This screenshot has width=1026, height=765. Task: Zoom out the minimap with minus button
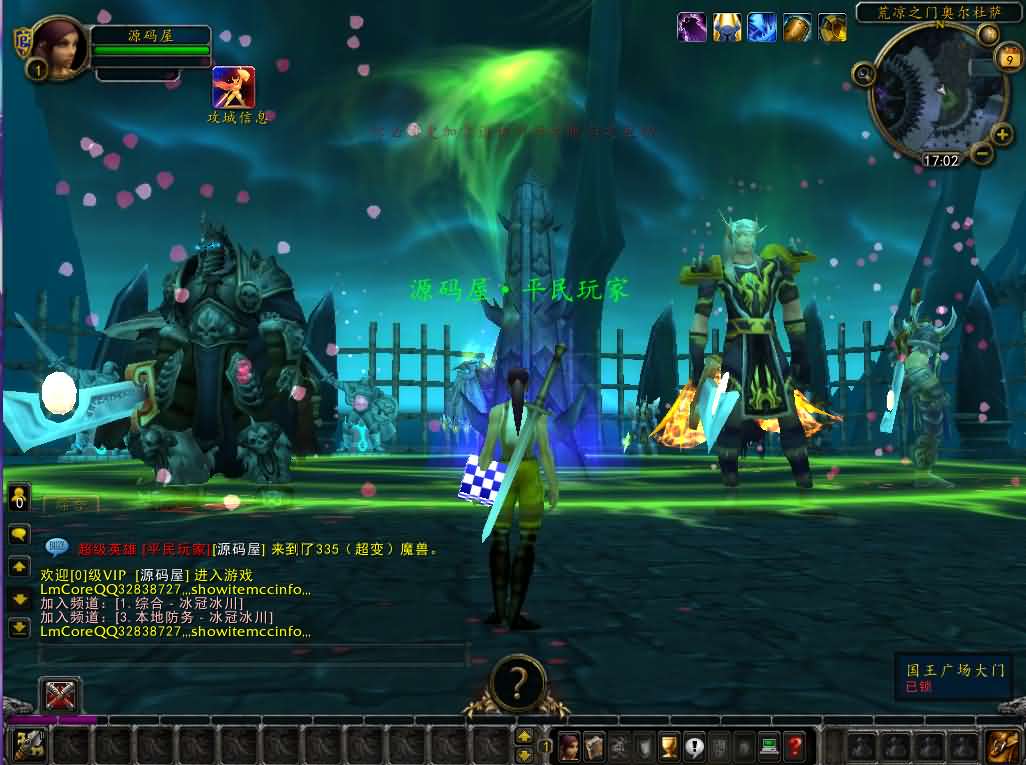982,154
